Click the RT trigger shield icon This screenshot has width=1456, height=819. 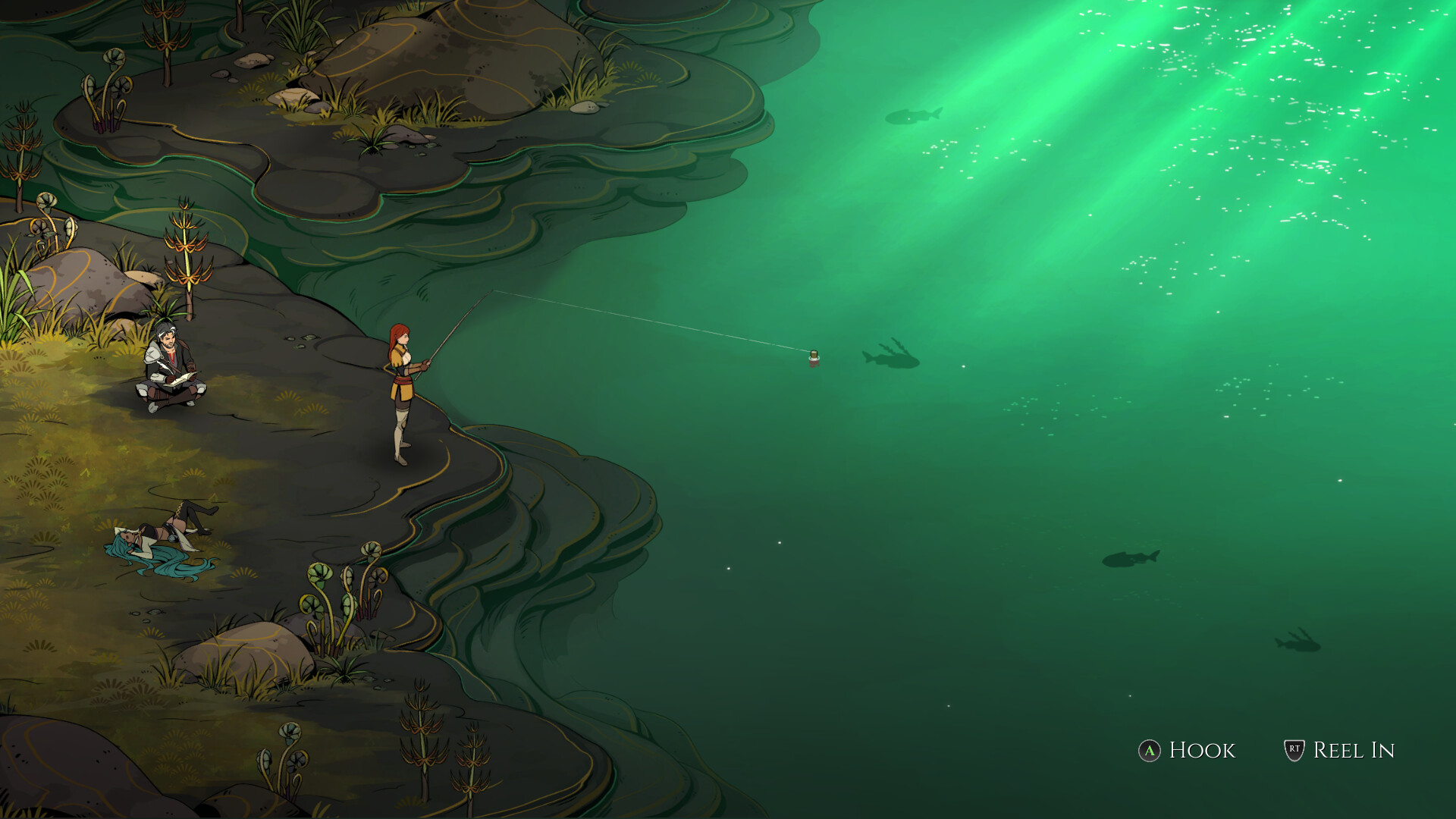1294,752
